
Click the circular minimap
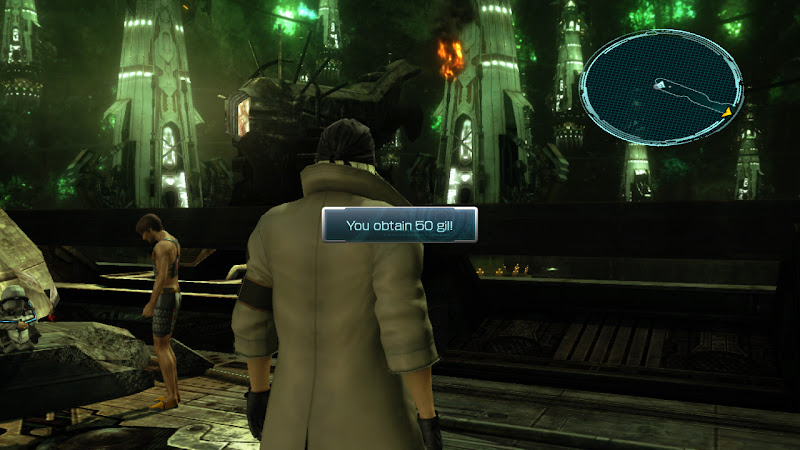[x=661, y=86]
